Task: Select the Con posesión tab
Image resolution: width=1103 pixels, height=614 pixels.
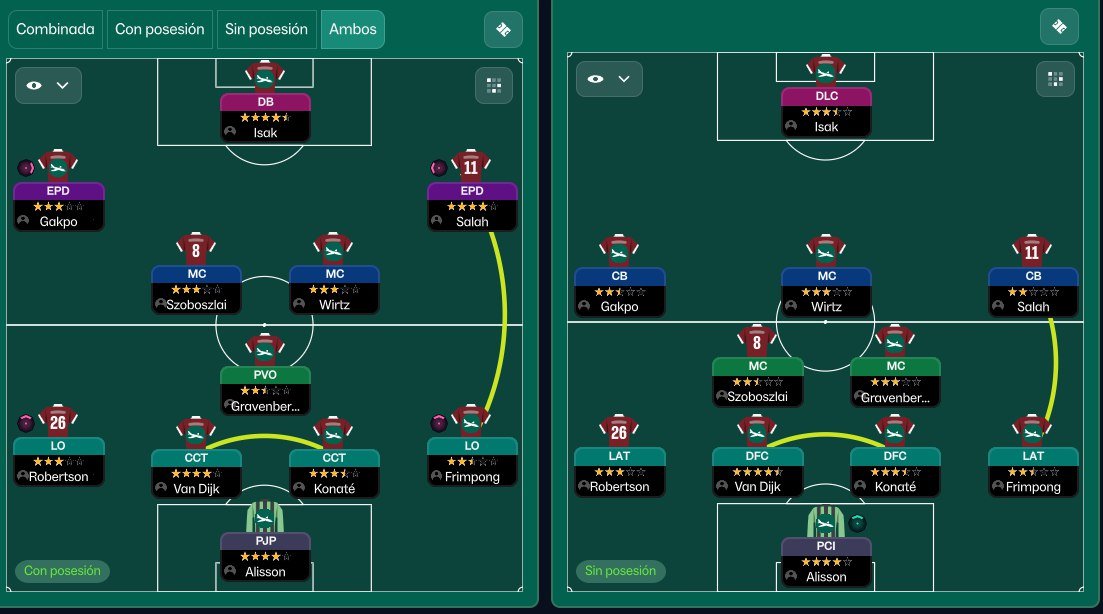Action: tap(160, 29)
